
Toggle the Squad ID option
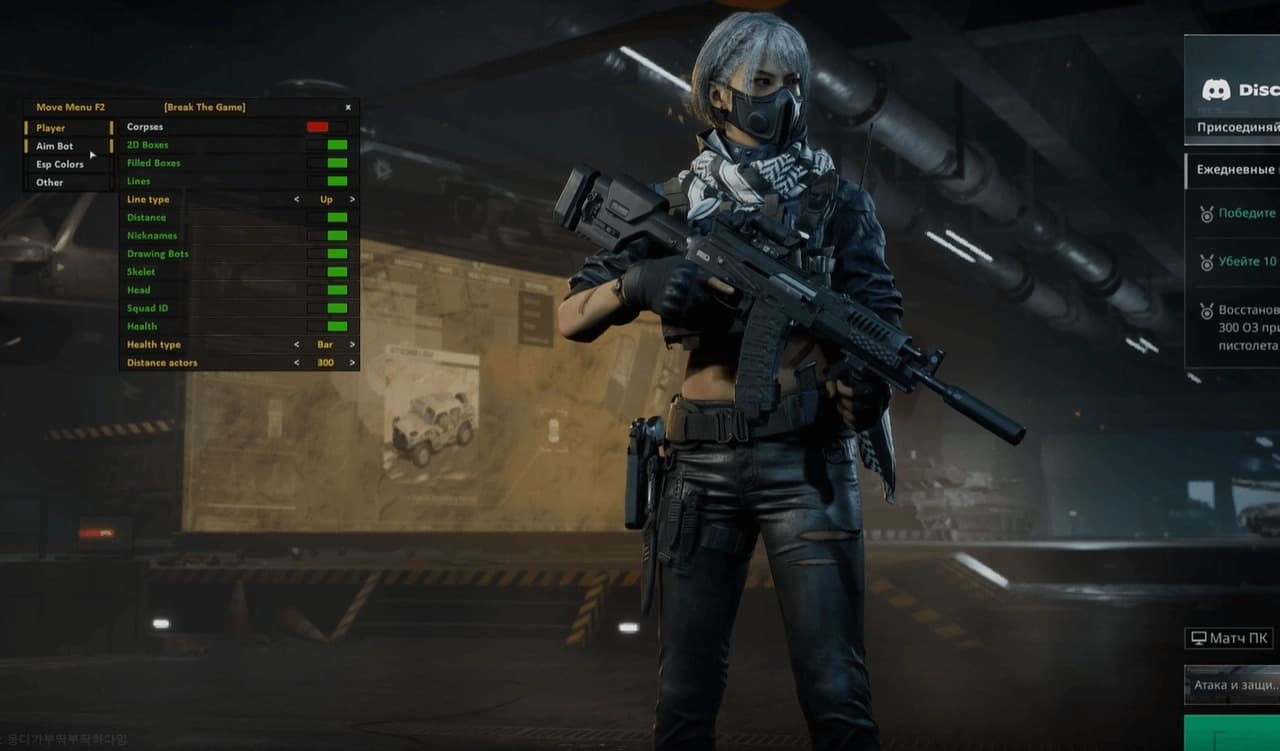[x=337, y=308]
